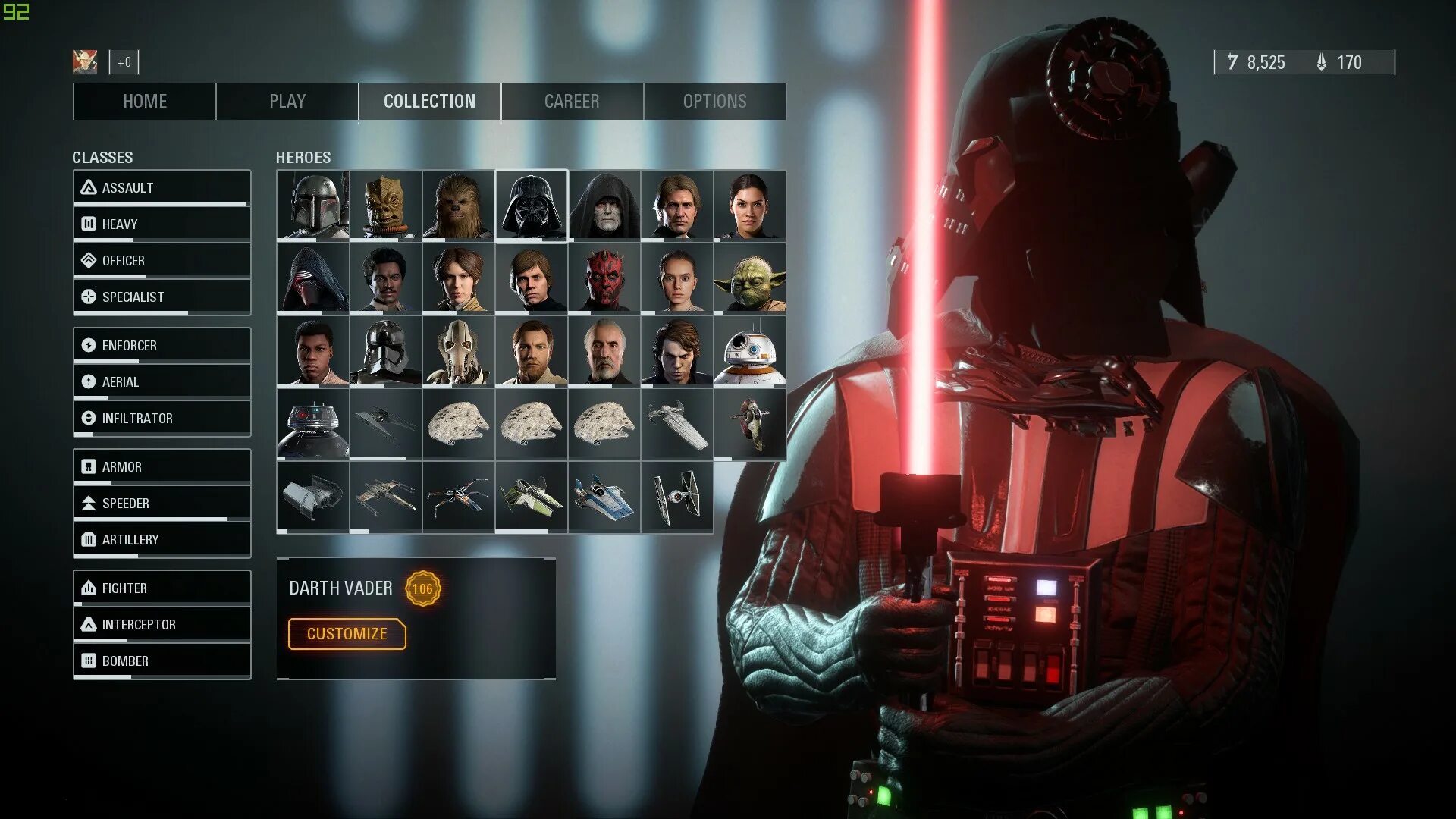Pick the Chewbacca hero portrait
Image resolution: width=1456 pixels, height=819 pixels.
click(x=458, y=206)
